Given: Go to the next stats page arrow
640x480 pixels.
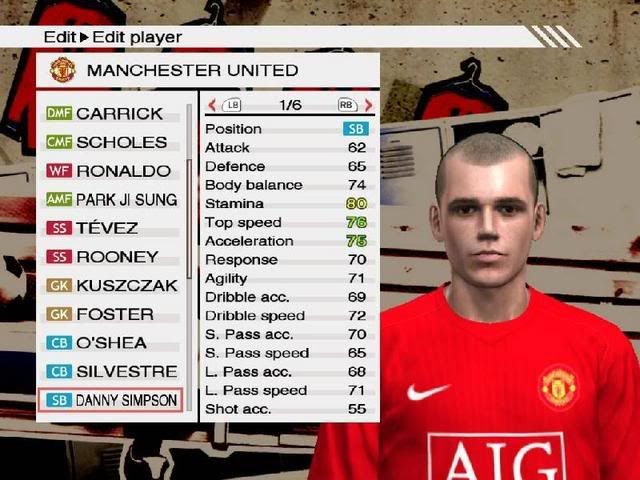Looking at the screenshot, I should coord(368,105).
